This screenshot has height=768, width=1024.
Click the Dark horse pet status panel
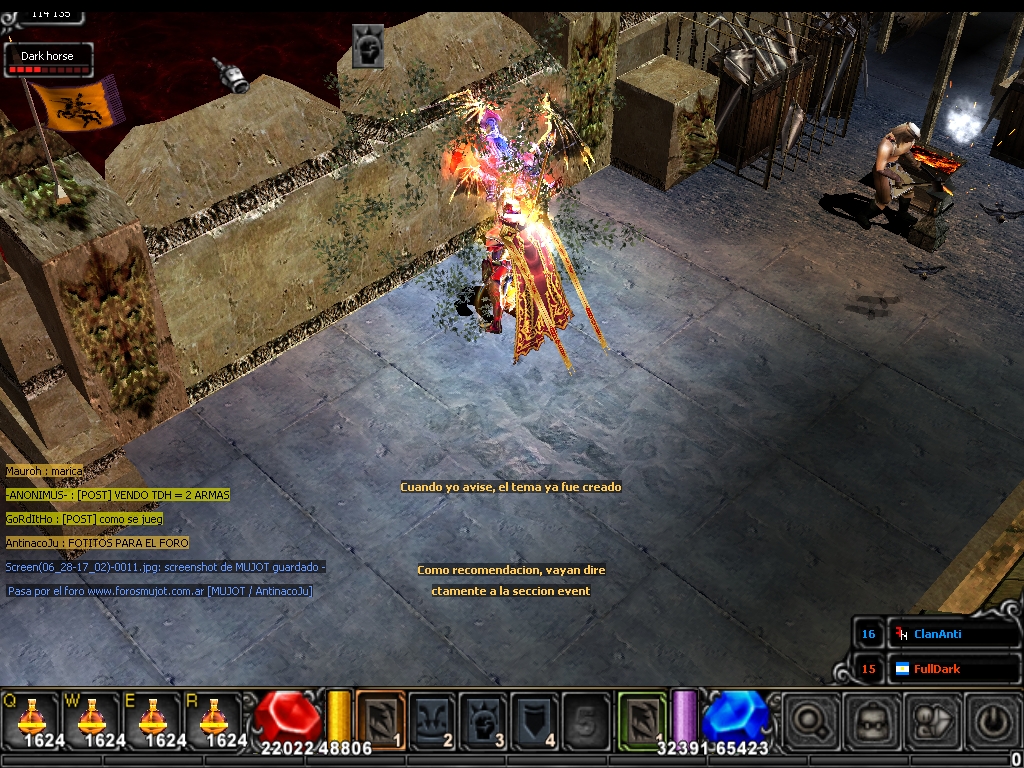coord(48,59)
